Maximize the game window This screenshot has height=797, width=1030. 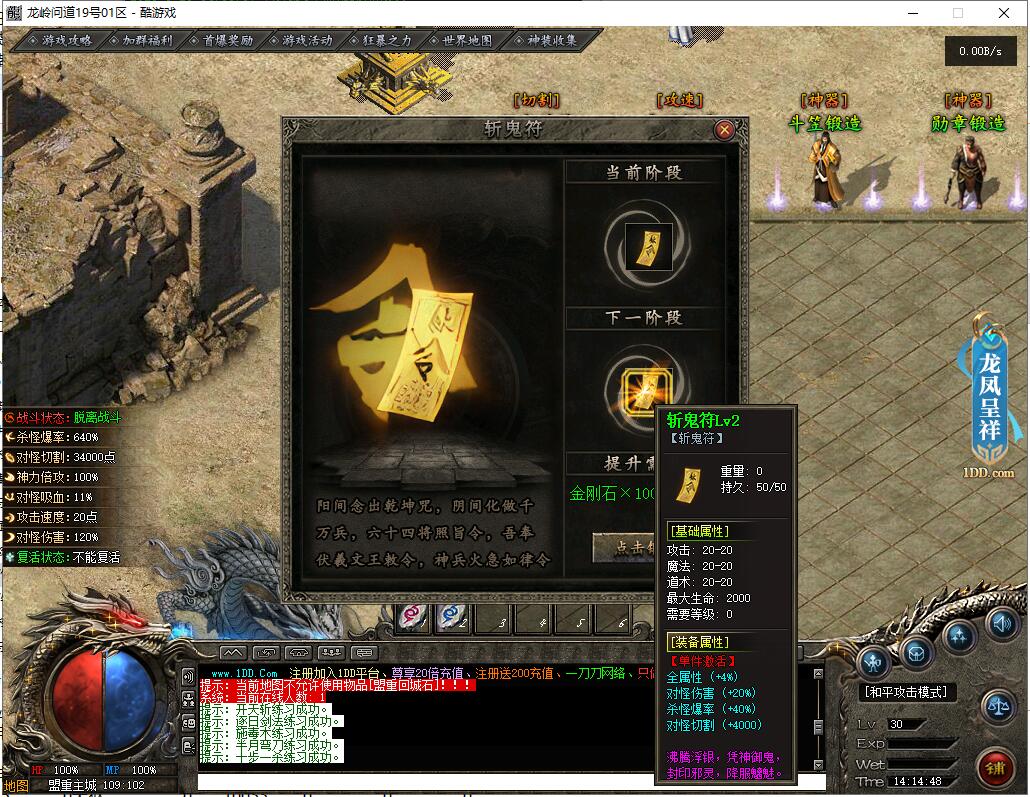(958, 13)
